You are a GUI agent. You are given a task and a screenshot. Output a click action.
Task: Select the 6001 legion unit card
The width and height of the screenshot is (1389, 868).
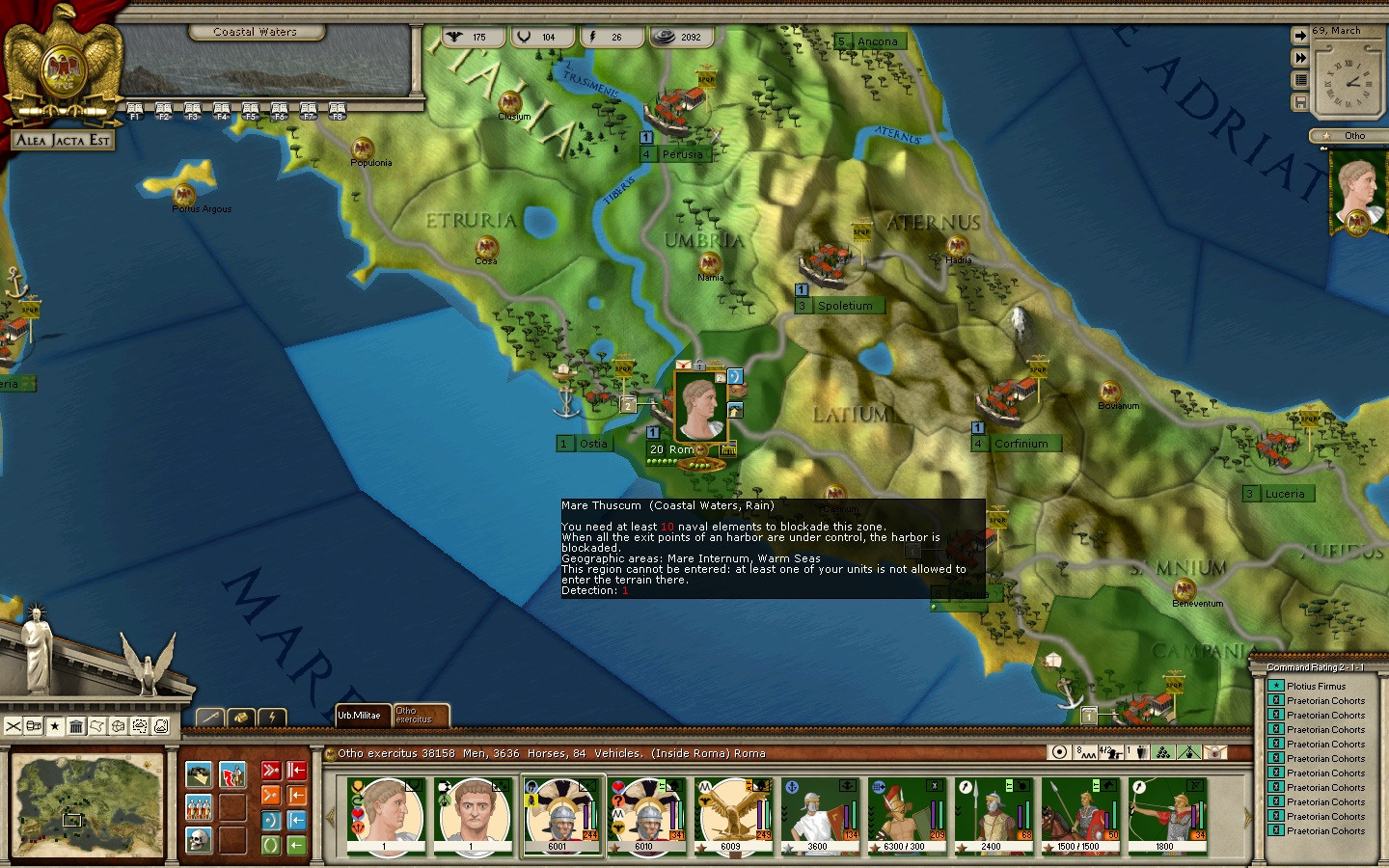tap(560, 816)
